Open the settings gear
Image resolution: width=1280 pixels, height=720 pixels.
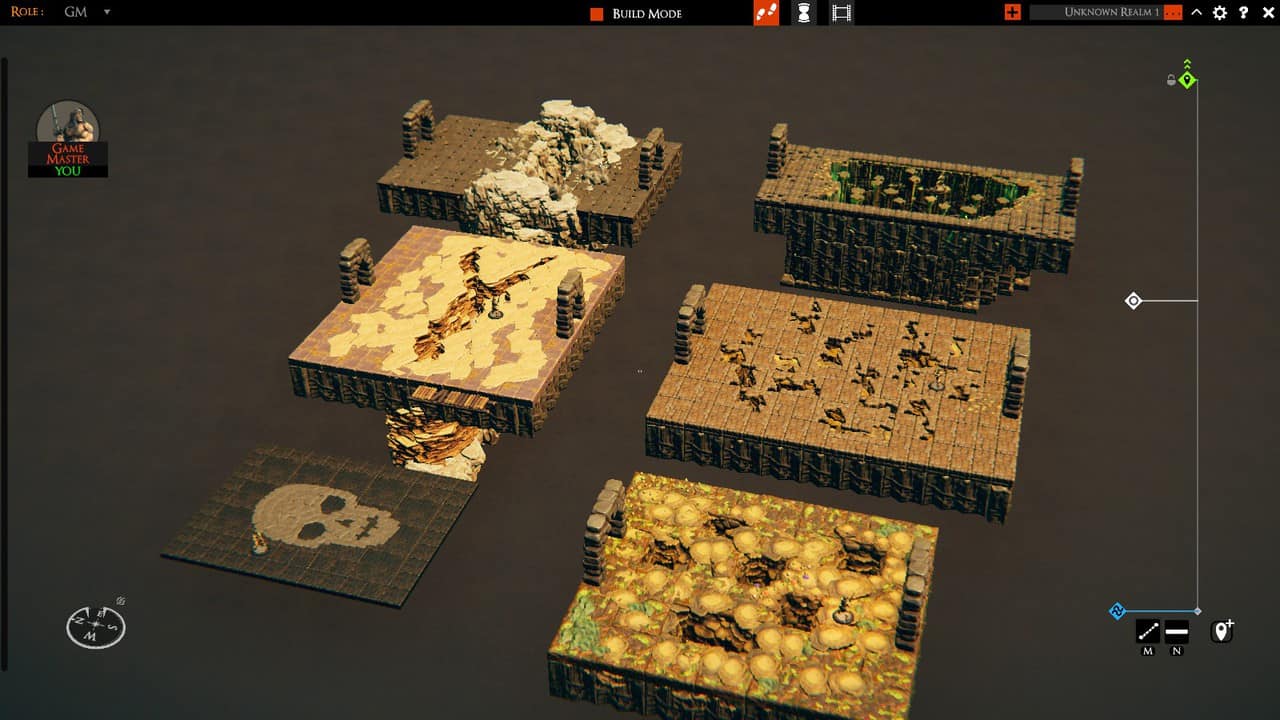pyautogui.click(x=1220, y=13)
